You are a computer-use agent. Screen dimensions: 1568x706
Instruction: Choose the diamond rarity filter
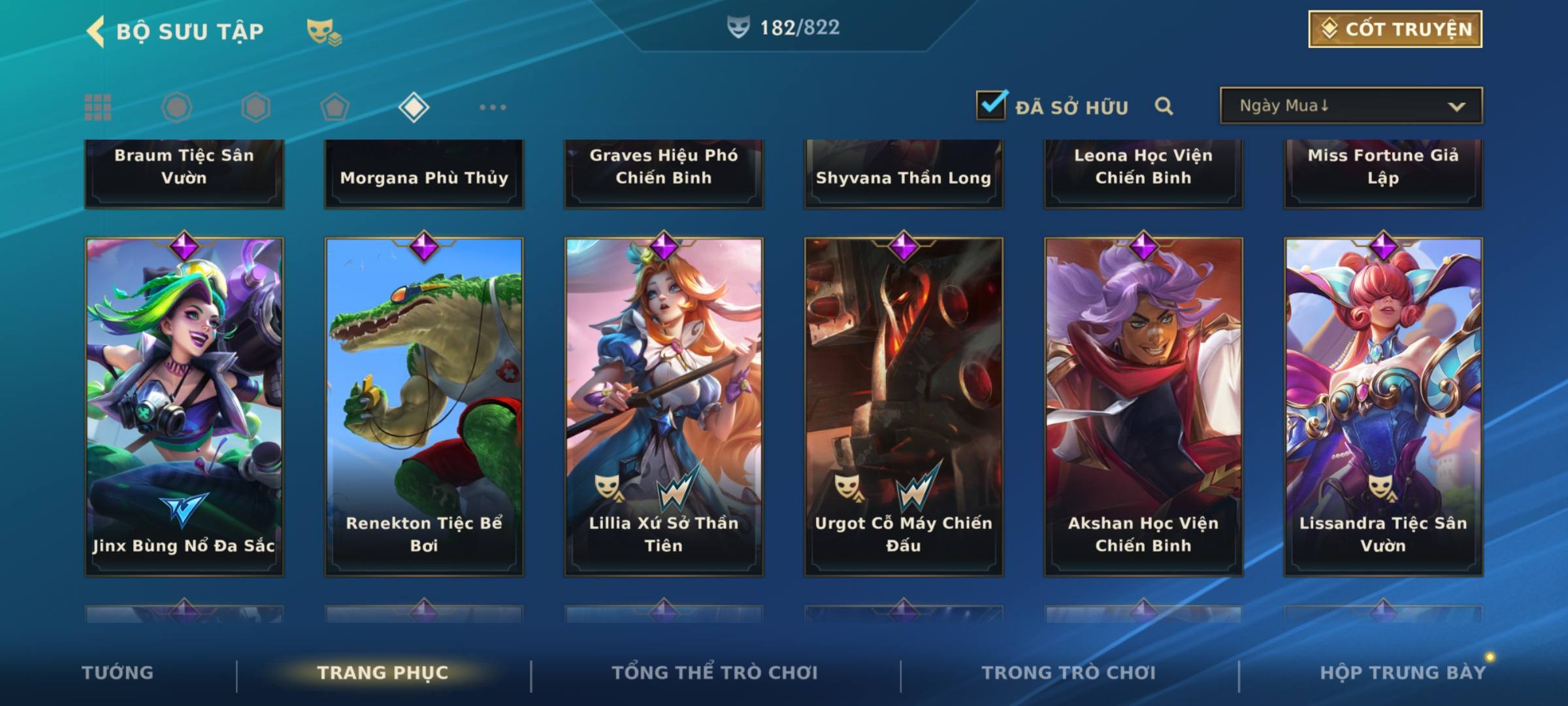coord(414,107)
